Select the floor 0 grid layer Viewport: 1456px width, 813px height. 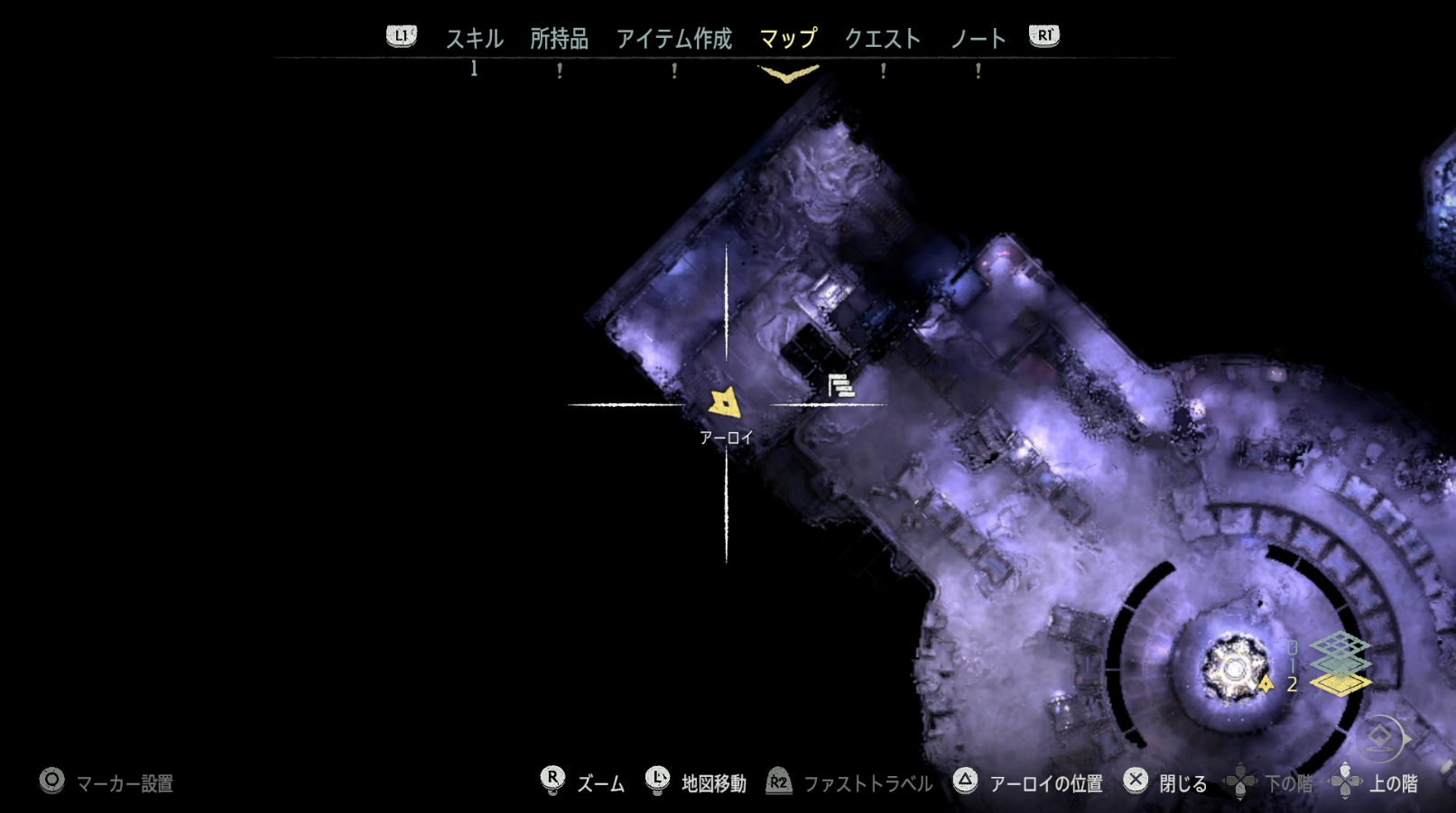click(1340, 644)
